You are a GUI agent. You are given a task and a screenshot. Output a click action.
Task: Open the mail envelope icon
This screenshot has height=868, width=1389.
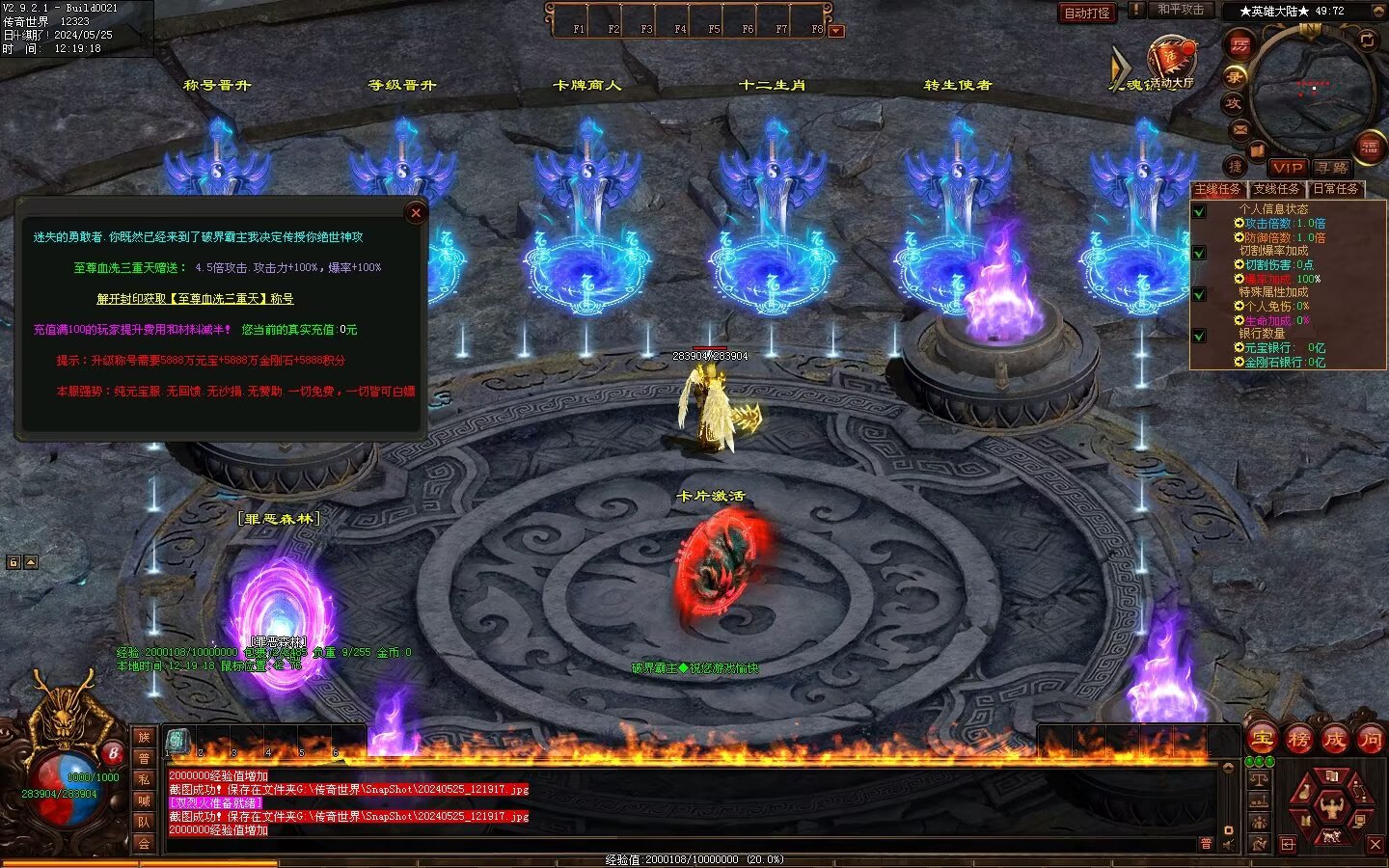click(x=1240, y=129)
